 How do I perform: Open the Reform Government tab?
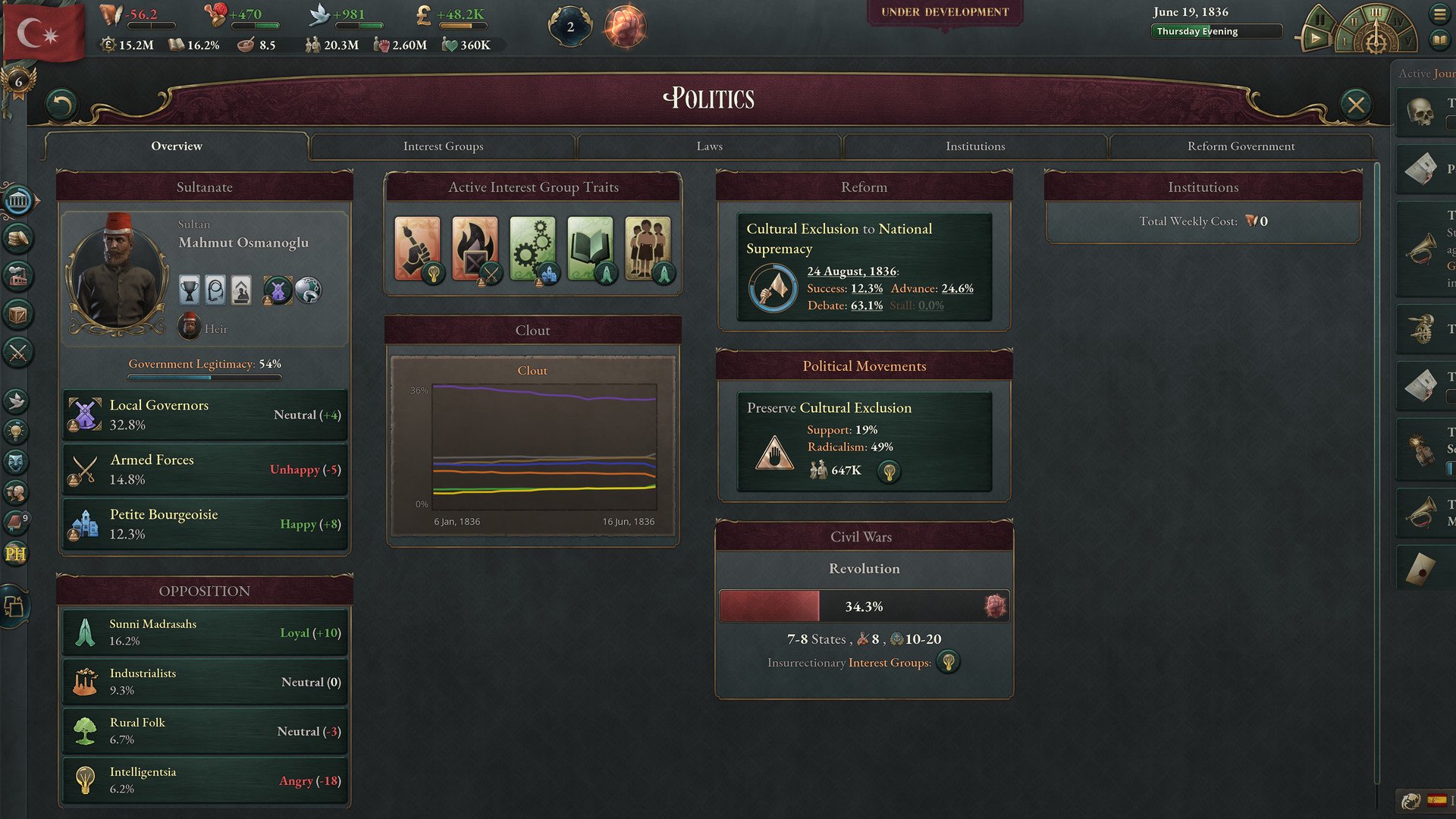point(1241,146)
